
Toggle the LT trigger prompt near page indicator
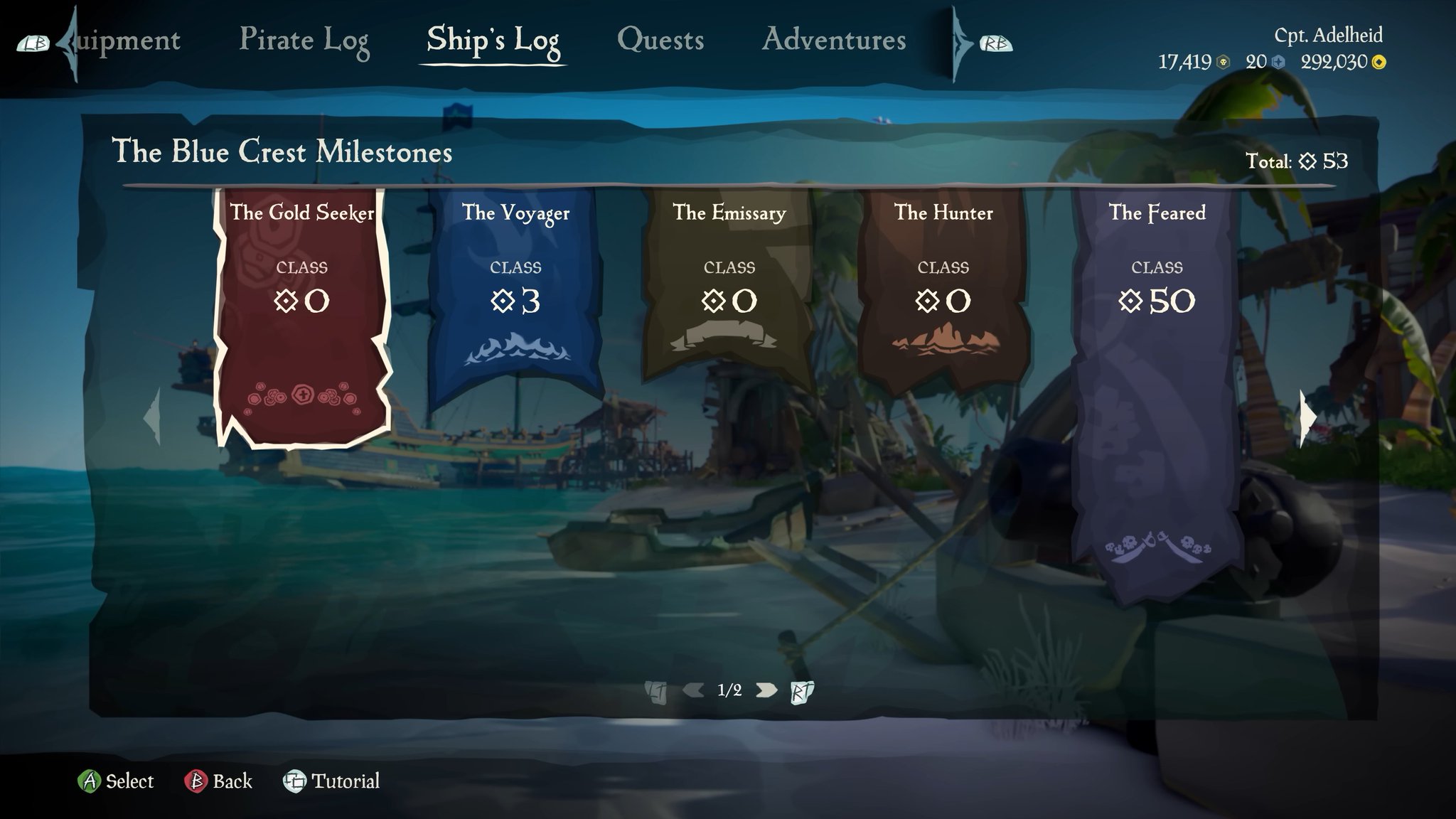(x=655, y=689)
